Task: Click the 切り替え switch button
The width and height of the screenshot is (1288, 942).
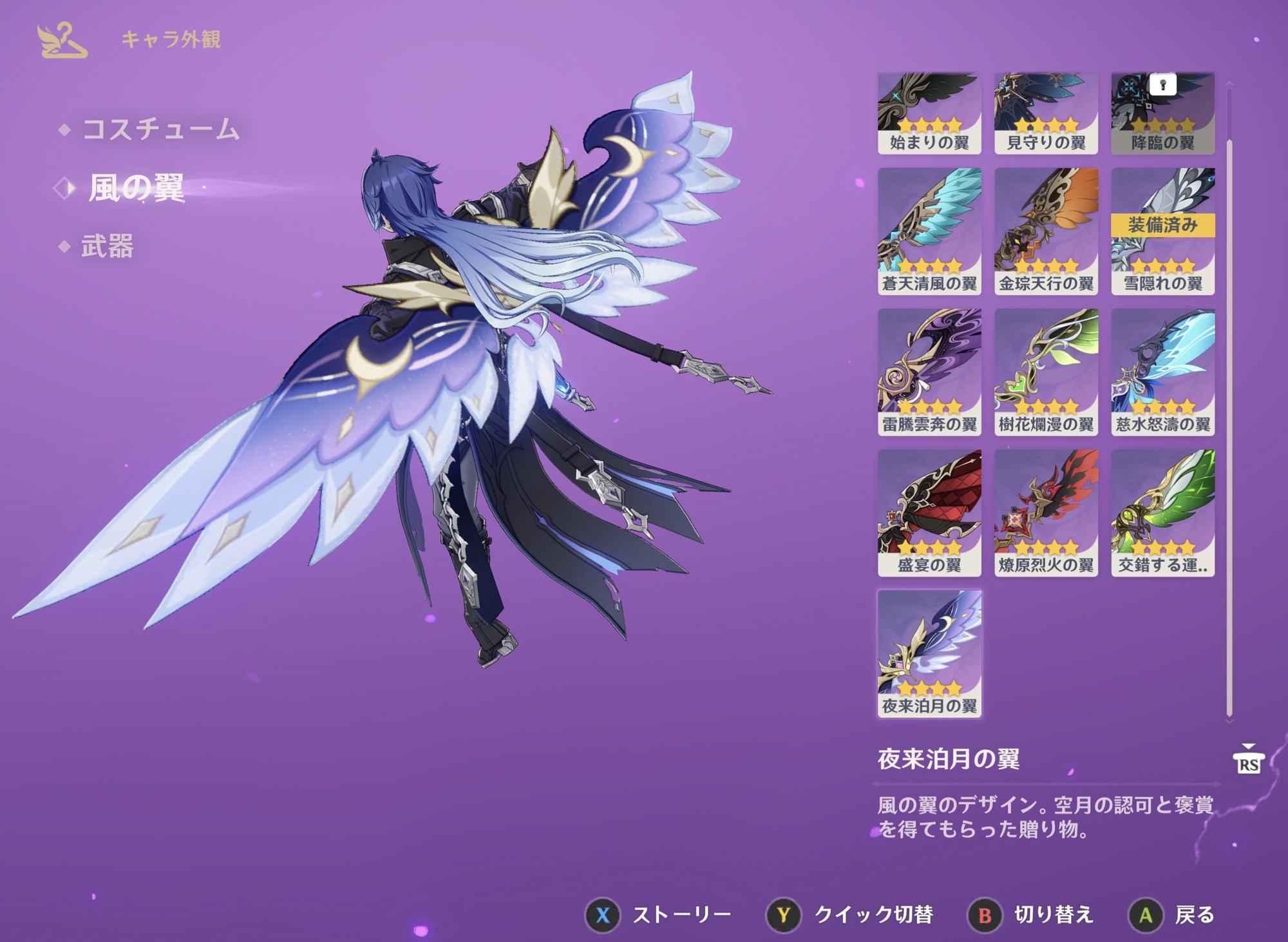Action: 1032,915
